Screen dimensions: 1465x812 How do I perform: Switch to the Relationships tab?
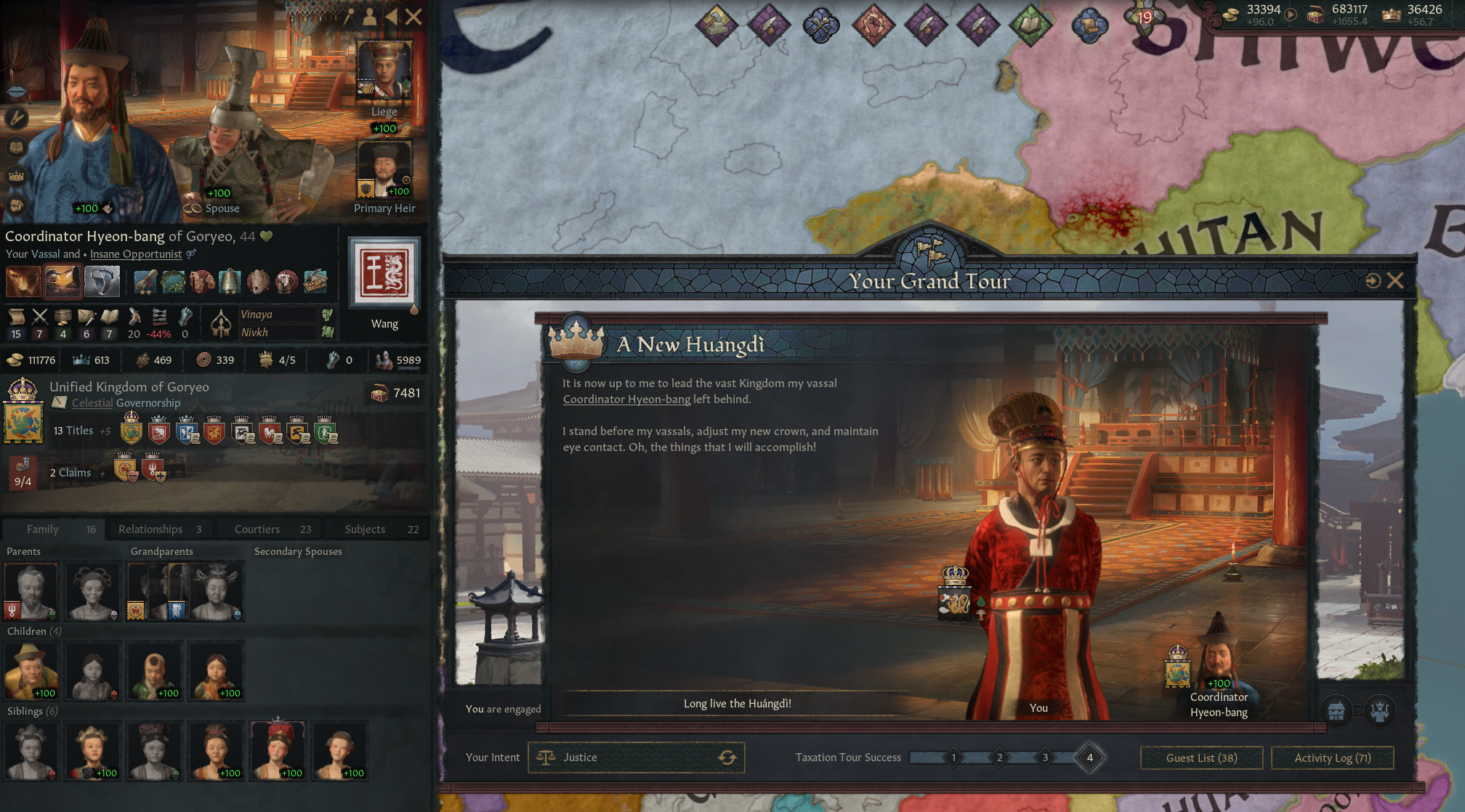coord(153,529)
